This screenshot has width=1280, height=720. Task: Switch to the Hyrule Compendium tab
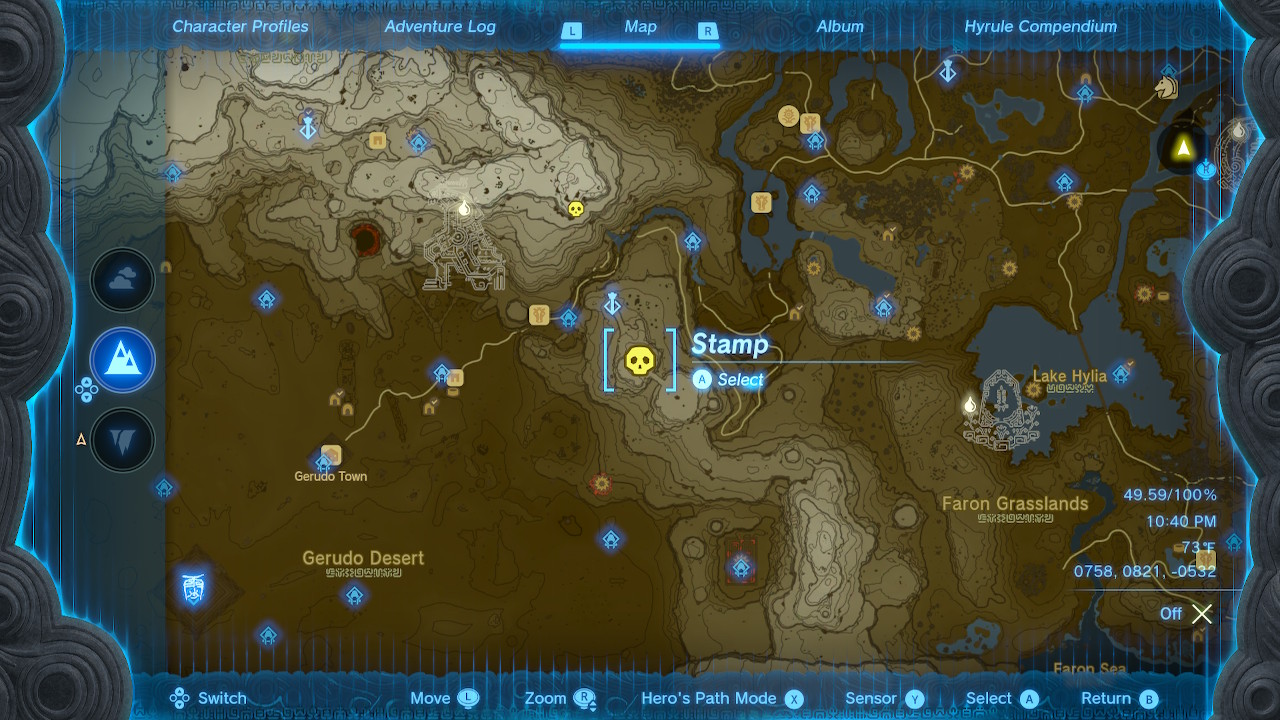click(x=1041, y=27)
